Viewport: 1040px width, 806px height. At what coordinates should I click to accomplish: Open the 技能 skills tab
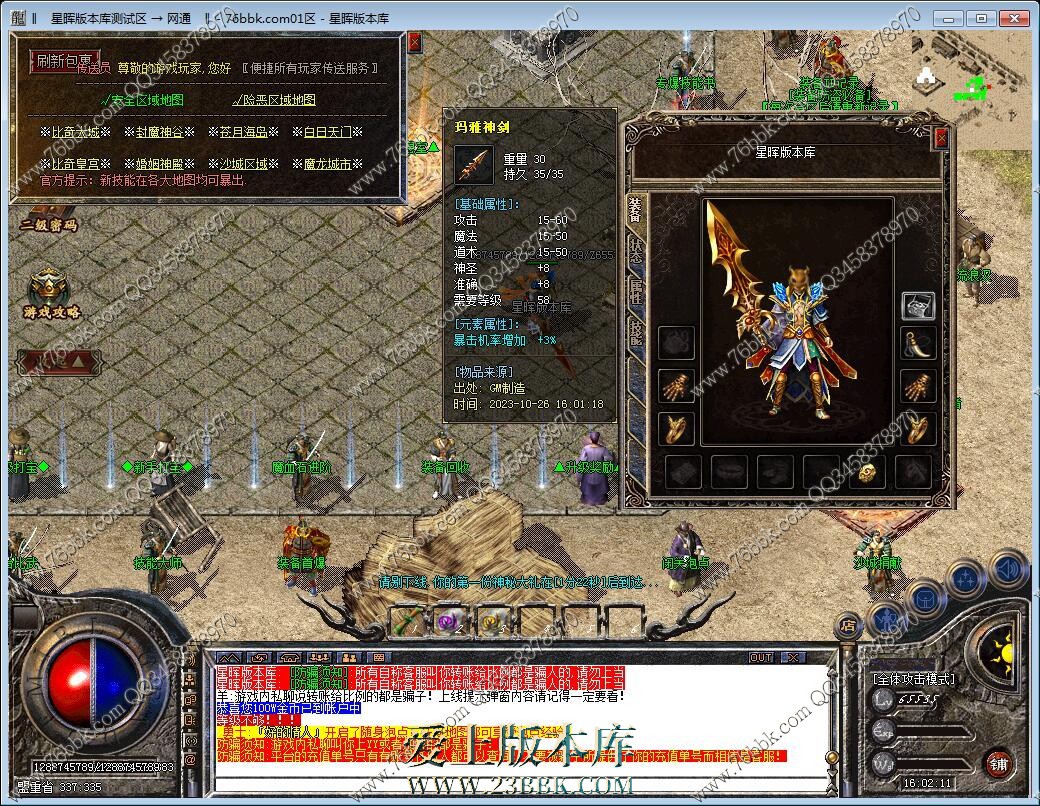click(x=636, y=333)
